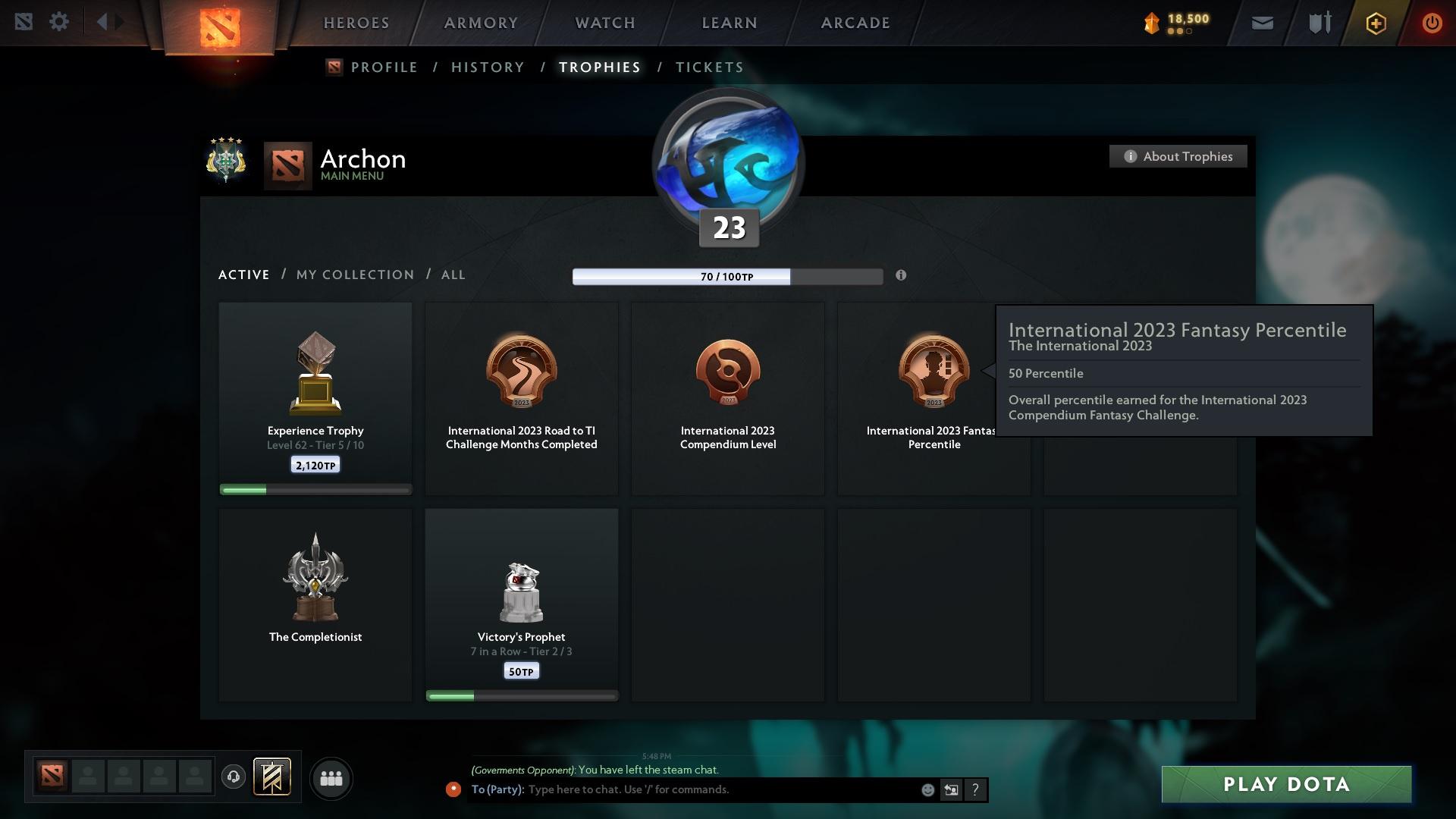The height and width of the screenshot is (819, 1456).
Task: Open voice chat headset icon near party slots
Action: (234, 777)
